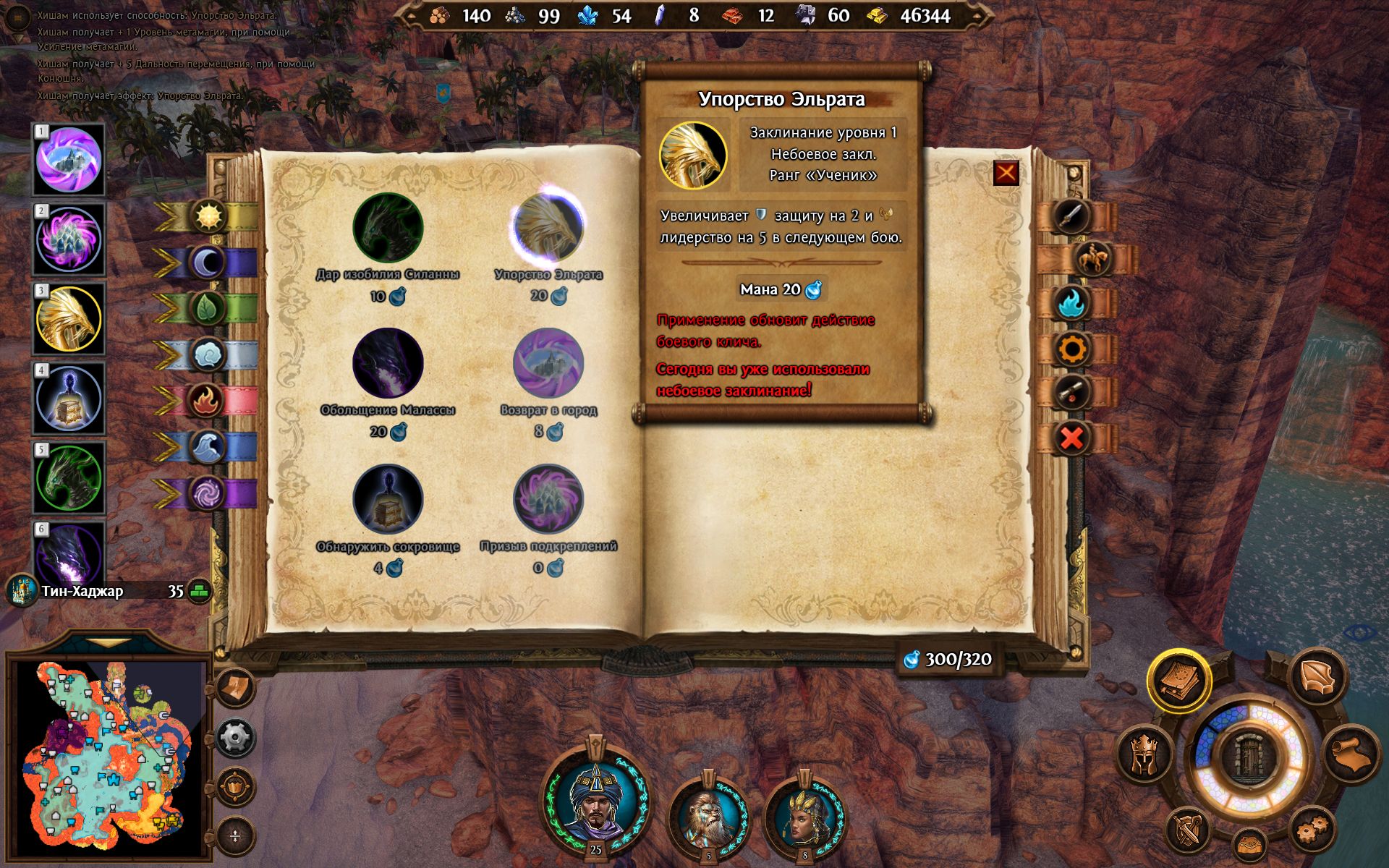Open the main menu button top-left
Screen dimensions: 1389x868
coord(17,19)
